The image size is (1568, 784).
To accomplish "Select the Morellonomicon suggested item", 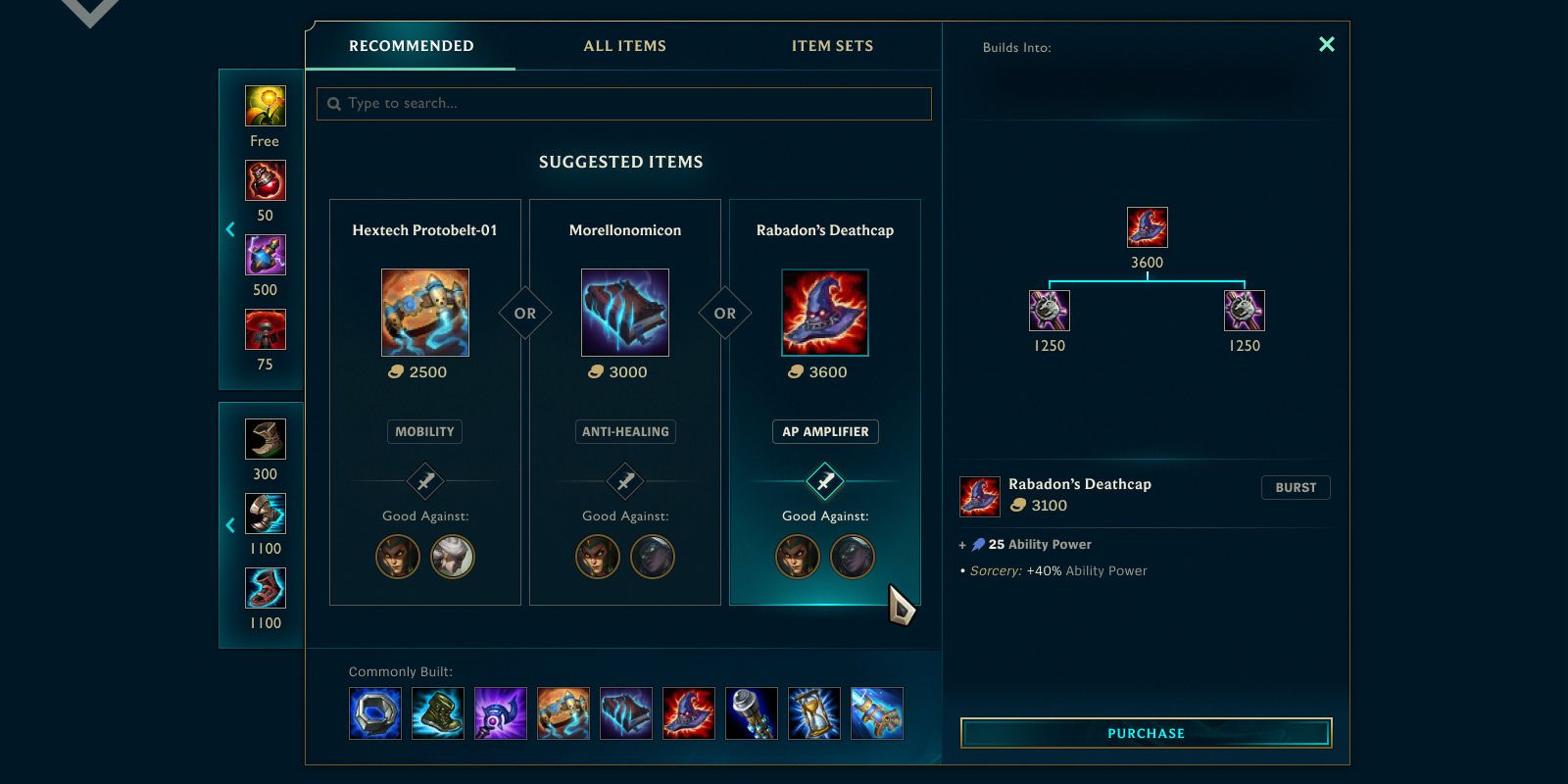I will [x=624, y=312].
